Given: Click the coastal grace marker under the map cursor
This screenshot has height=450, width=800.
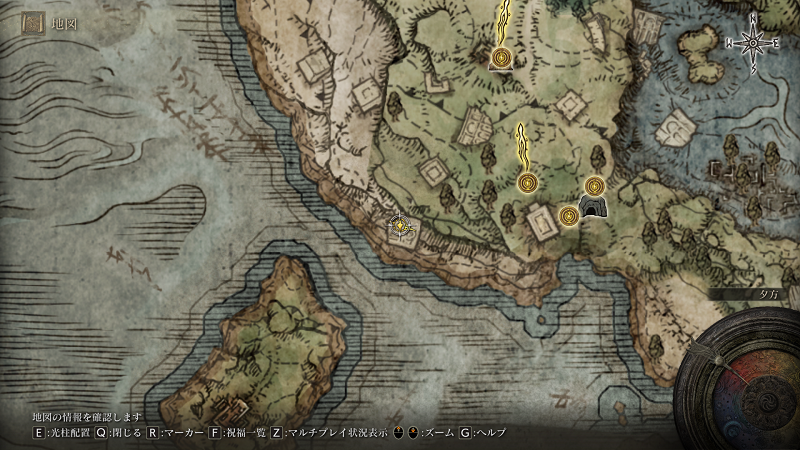Looking at the screenshot, I should pyautogui.click(x=400, y=226).
